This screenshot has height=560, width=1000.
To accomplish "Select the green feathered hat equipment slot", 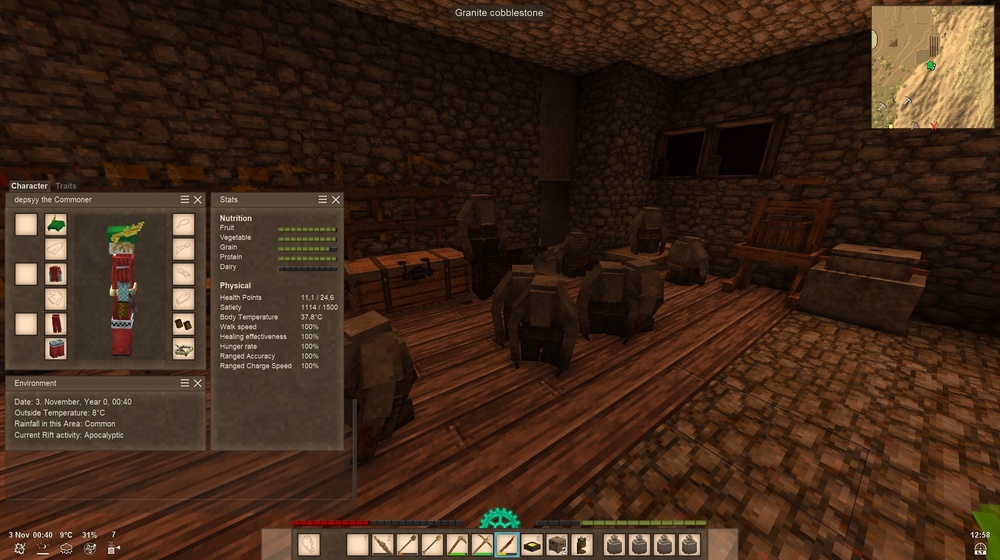I will point(56,224).
